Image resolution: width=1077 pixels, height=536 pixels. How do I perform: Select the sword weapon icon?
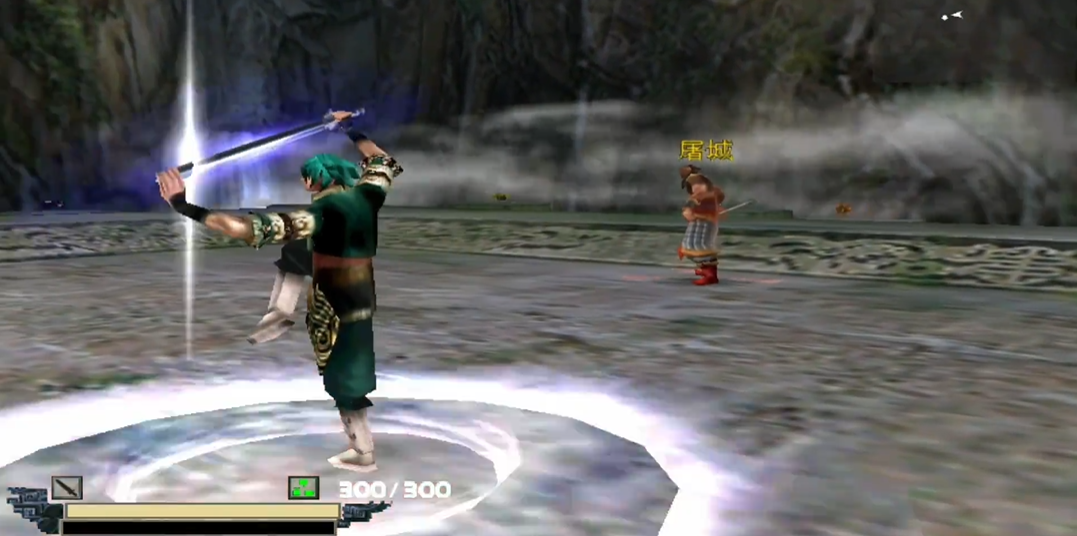click(x=67, y=488)
